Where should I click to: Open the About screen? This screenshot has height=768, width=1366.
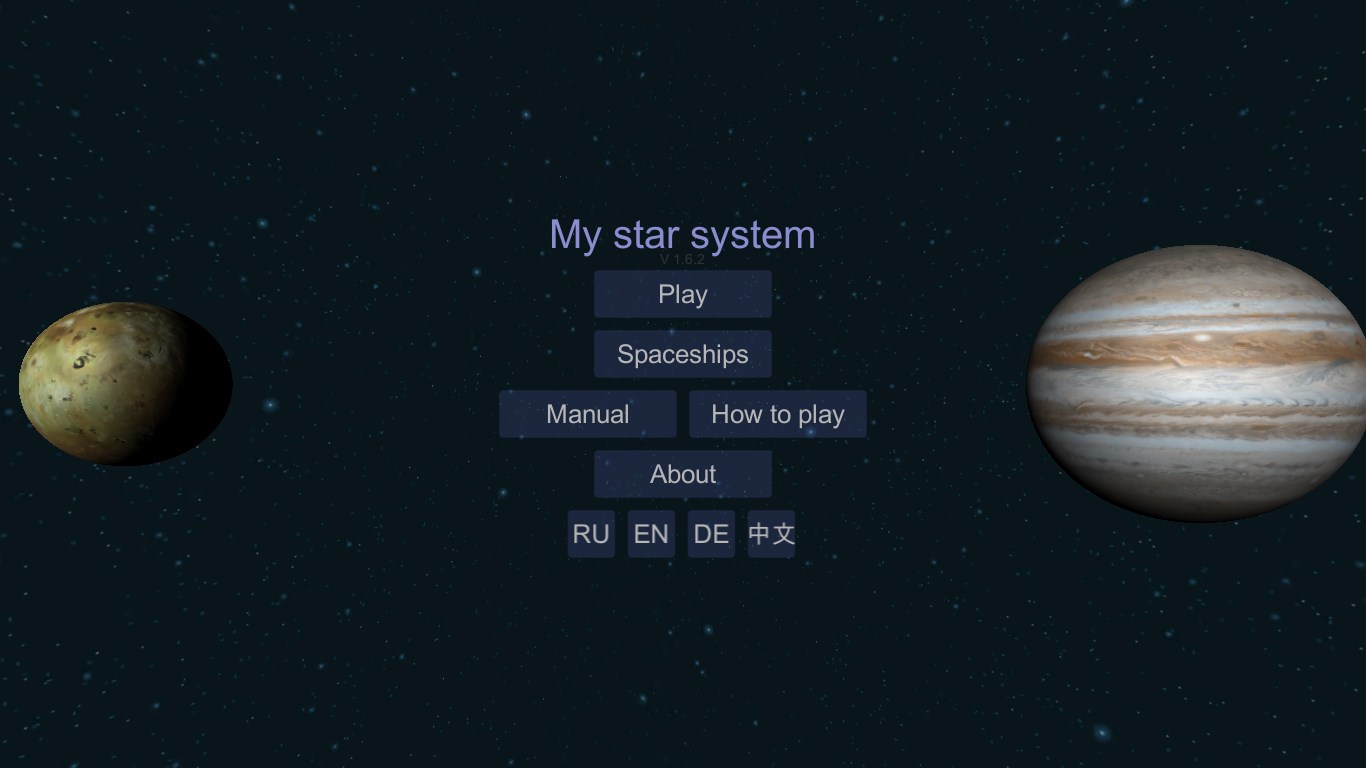[683, 474]
